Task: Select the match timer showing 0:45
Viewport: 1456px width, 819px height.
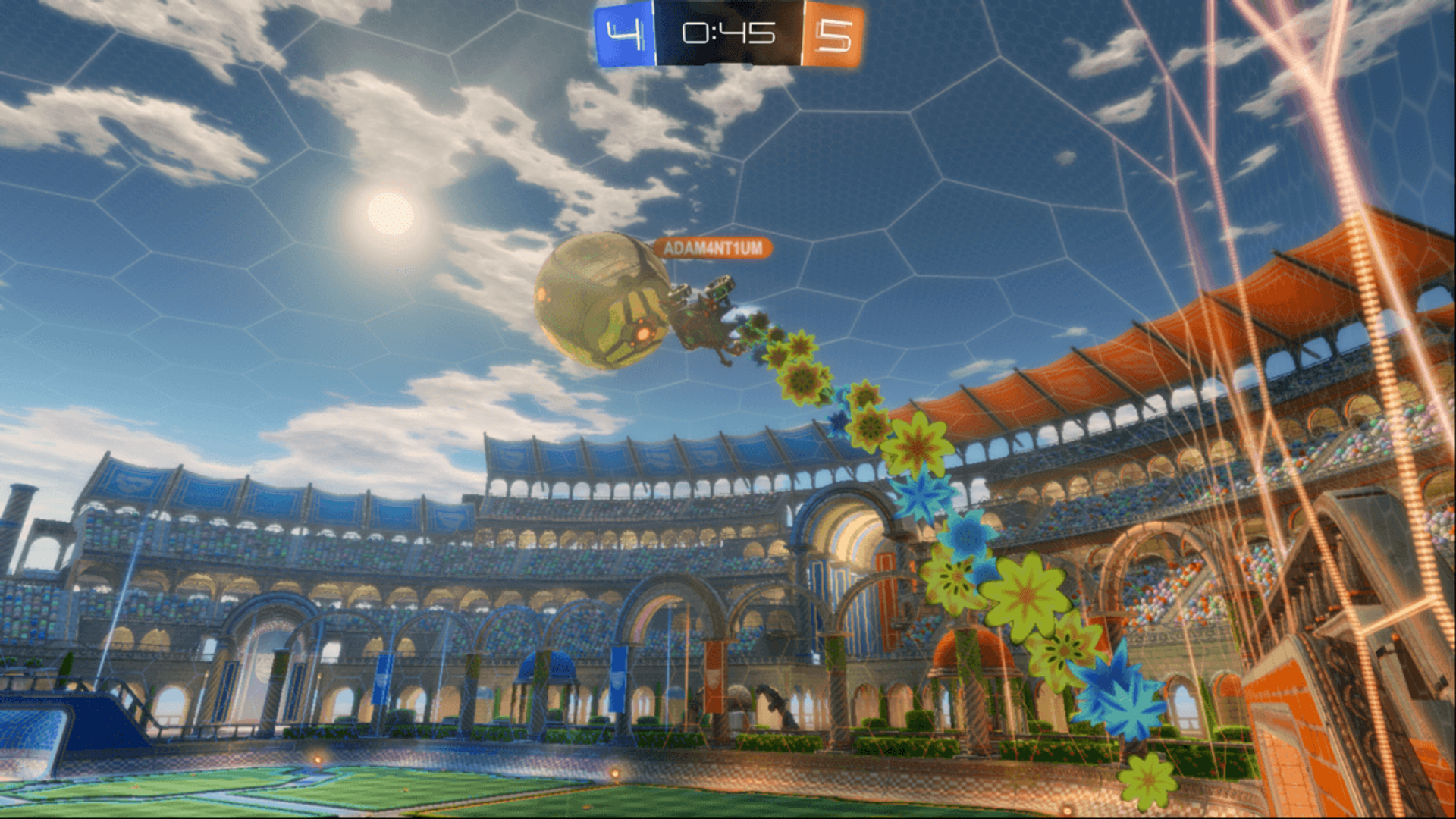Action: 728,32
